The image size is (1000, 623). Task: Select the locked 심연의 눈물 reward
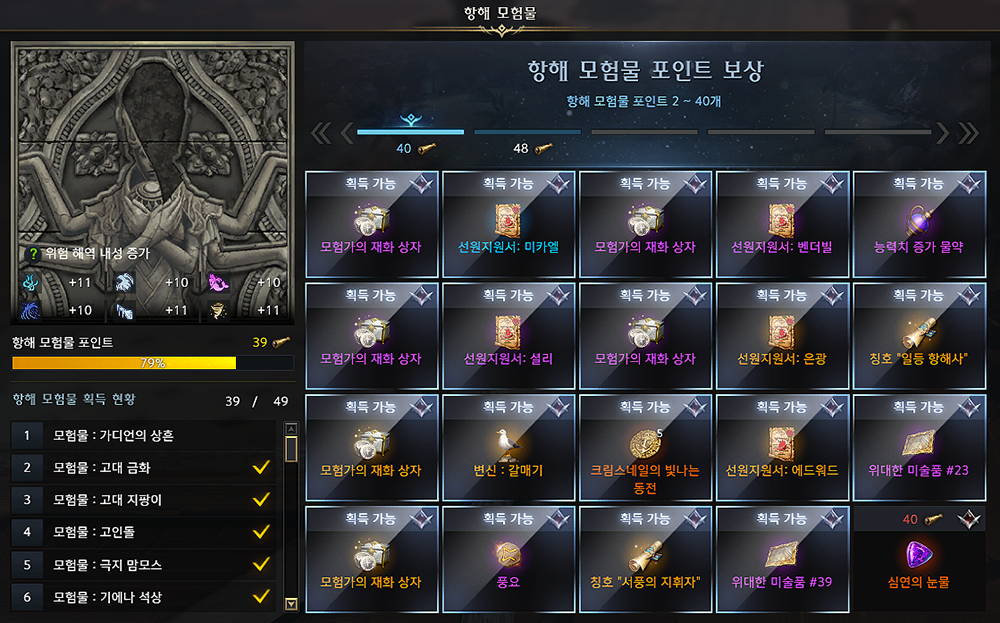coord(919,558)
